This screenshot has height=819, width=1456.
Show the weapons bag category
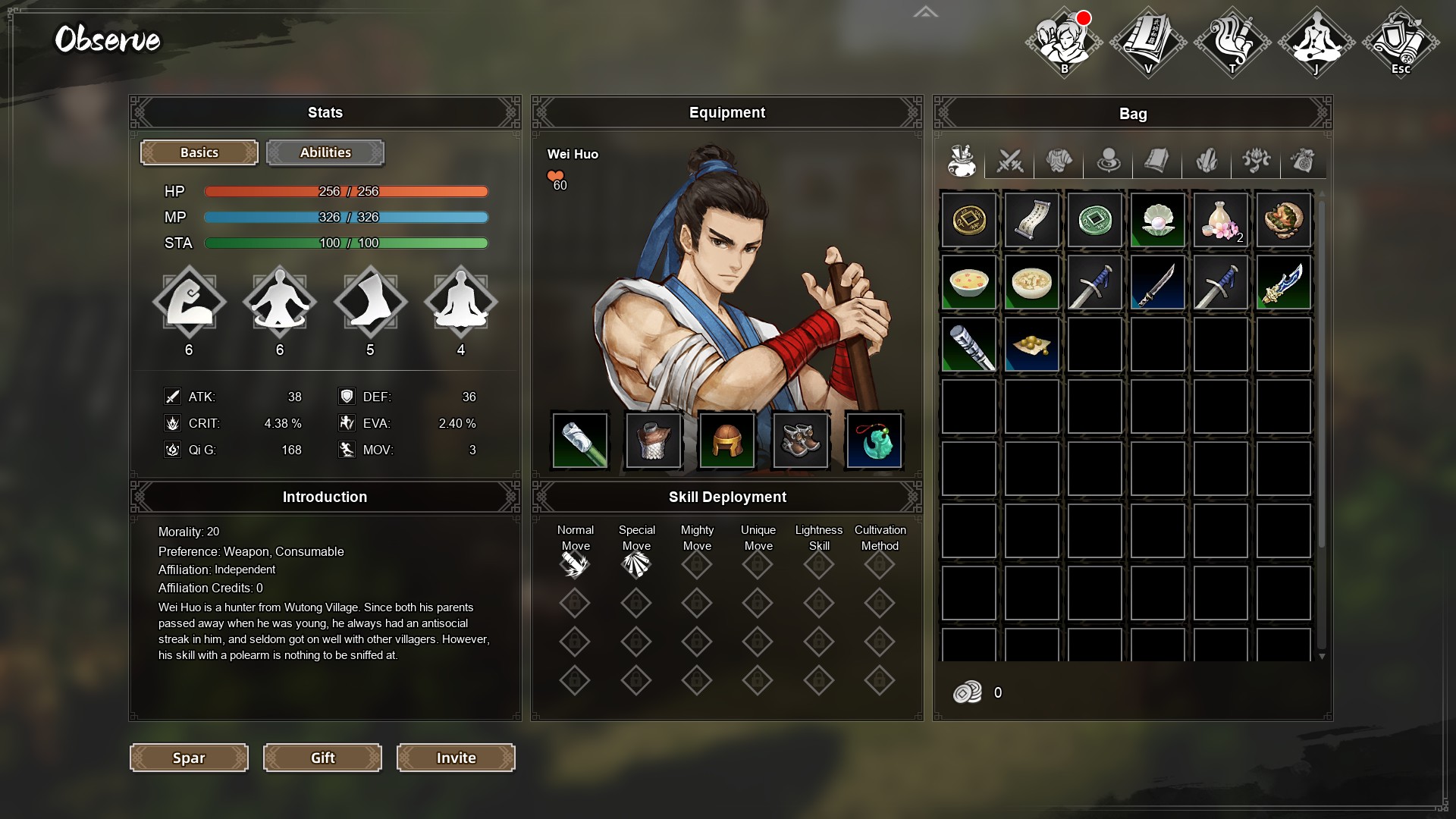[1010, 161]
